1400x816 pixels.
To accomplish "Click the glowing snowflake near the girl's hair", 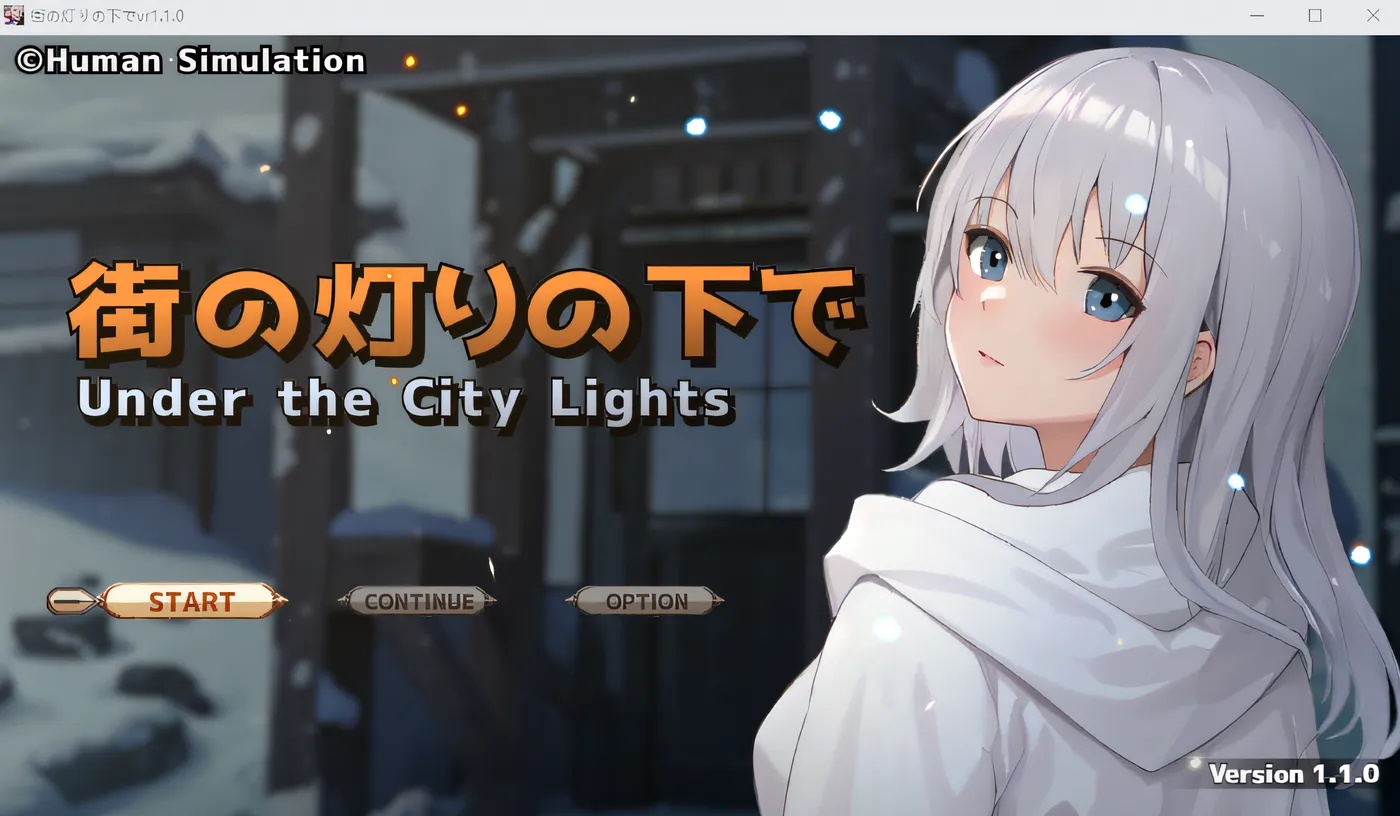I will [1135, 203].
